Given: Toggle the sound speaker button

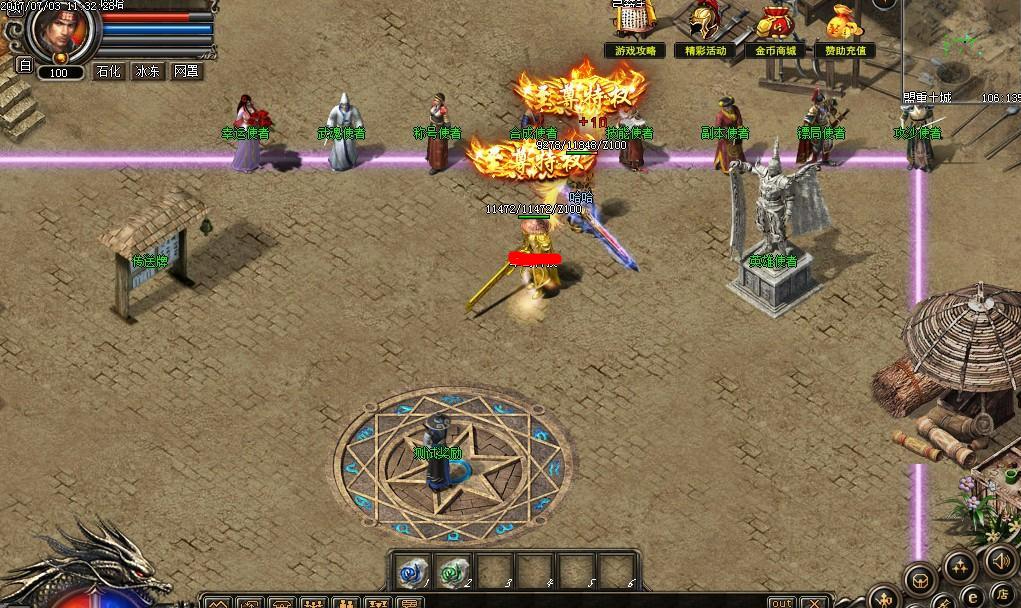Looking at the screenshot, I should tap(997, 560).
